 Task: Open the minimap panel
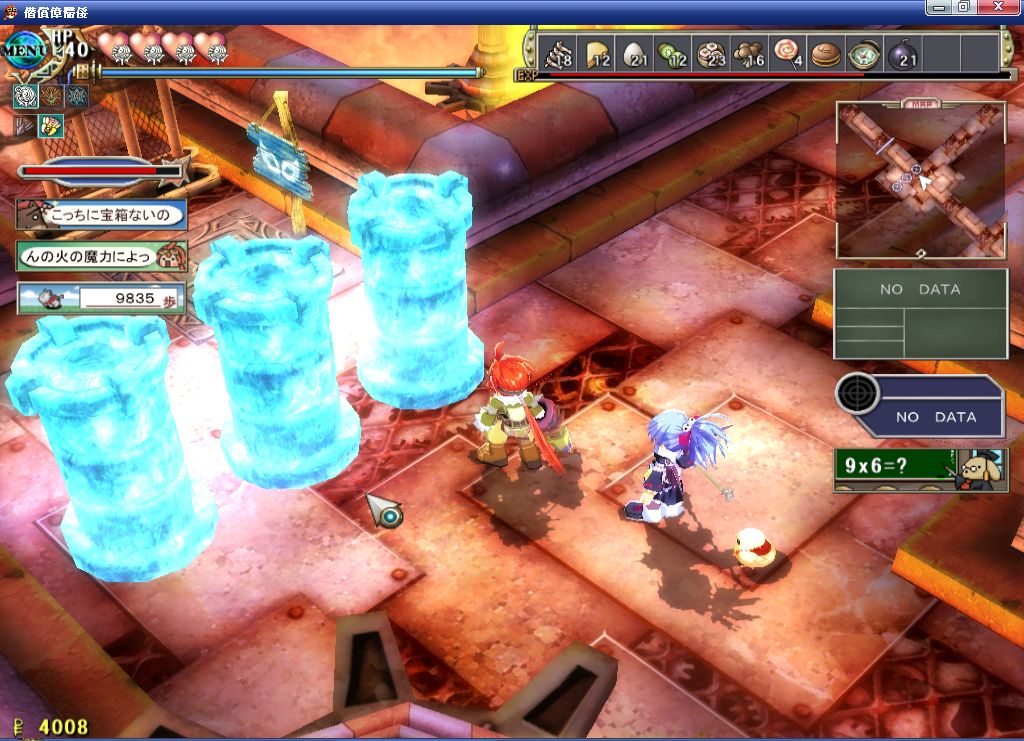(920, 180)
